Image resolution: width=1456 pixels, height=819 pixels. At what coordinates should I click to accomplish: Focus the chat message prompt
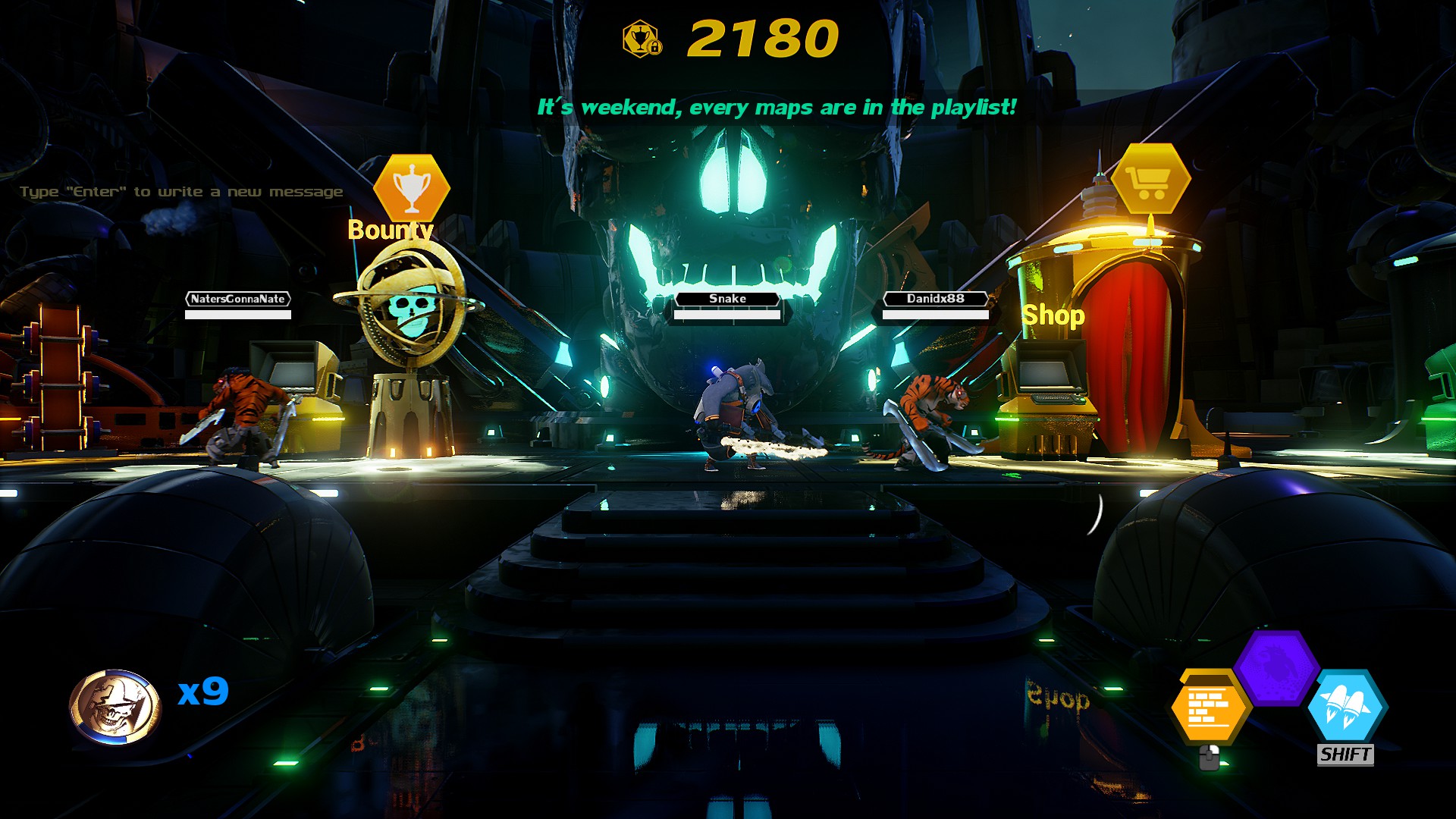(181, 192)
